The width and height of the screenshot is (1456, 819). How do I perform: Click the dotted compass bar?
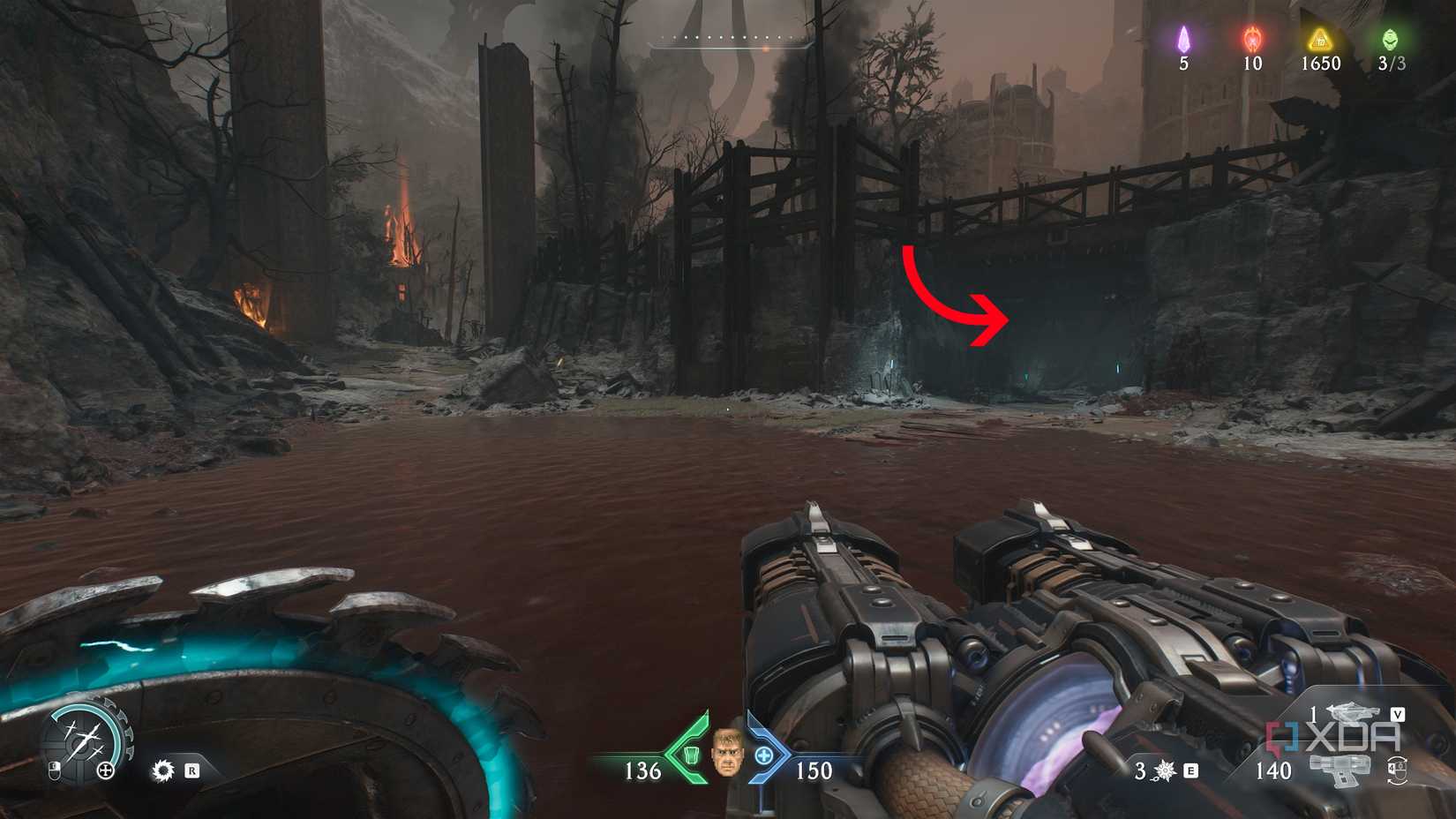pos(732,39)
